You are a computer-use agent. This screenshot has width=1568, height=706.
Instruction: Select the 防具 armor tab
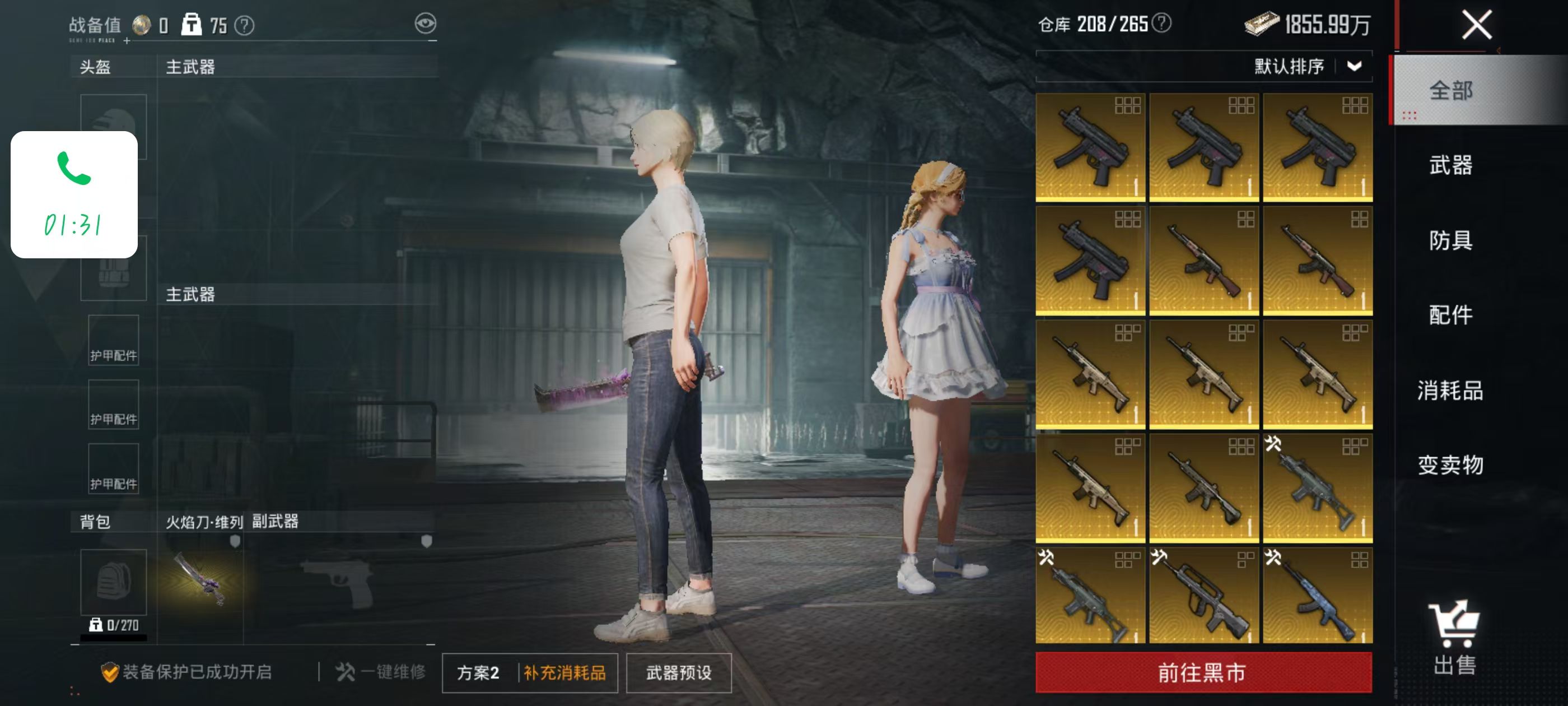click(1450, 240)
